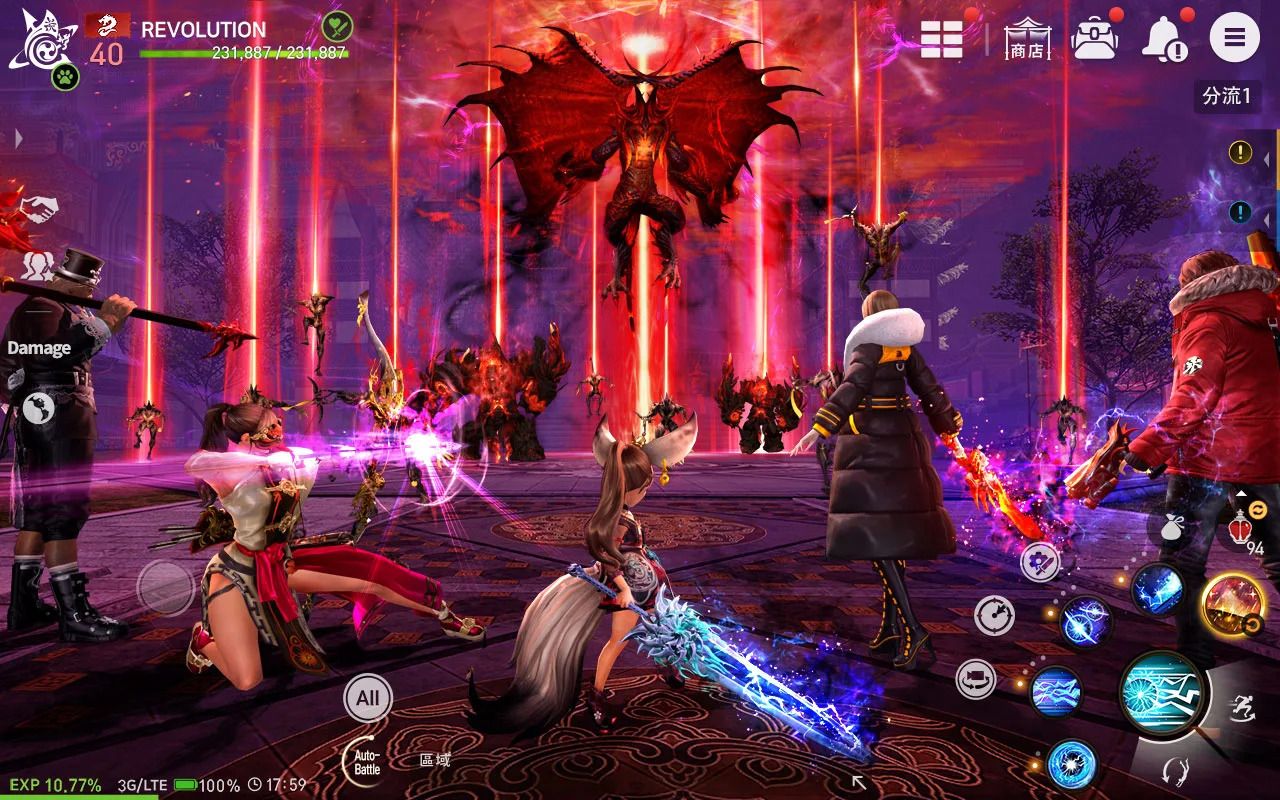1280x800 pixels.
Task: Trigger the sprint dodge running-figure button
Action: (1243, 706)
